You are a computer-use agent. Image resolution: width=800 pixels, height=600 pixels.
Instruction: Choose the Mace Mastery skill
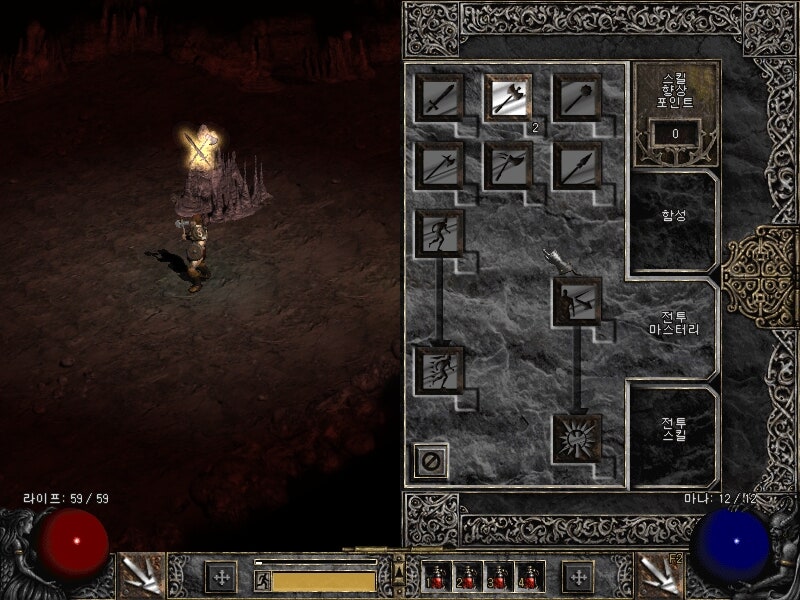[577, 98]
